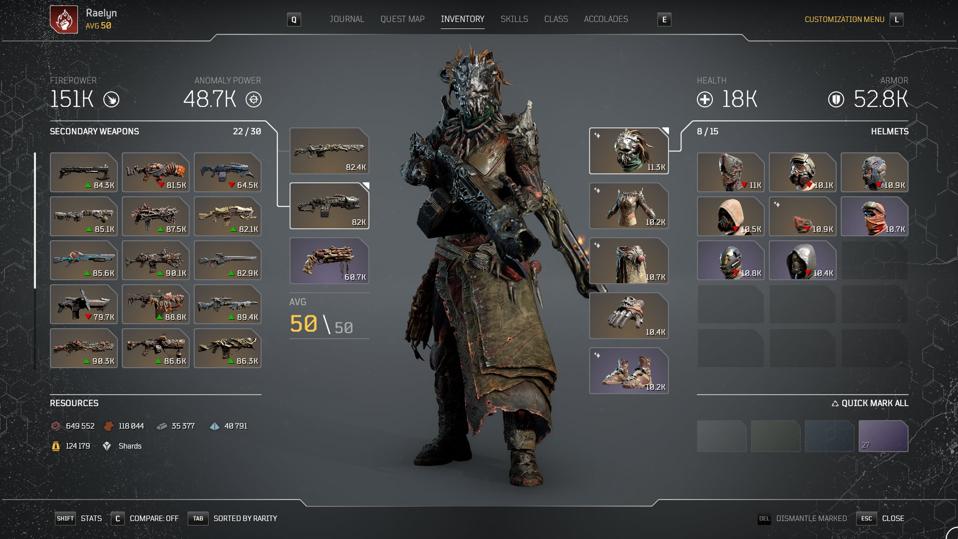Pick the 10.4K dark hooded helmet
The width and height of the screenshot is (958, 539).
[803, 260]
